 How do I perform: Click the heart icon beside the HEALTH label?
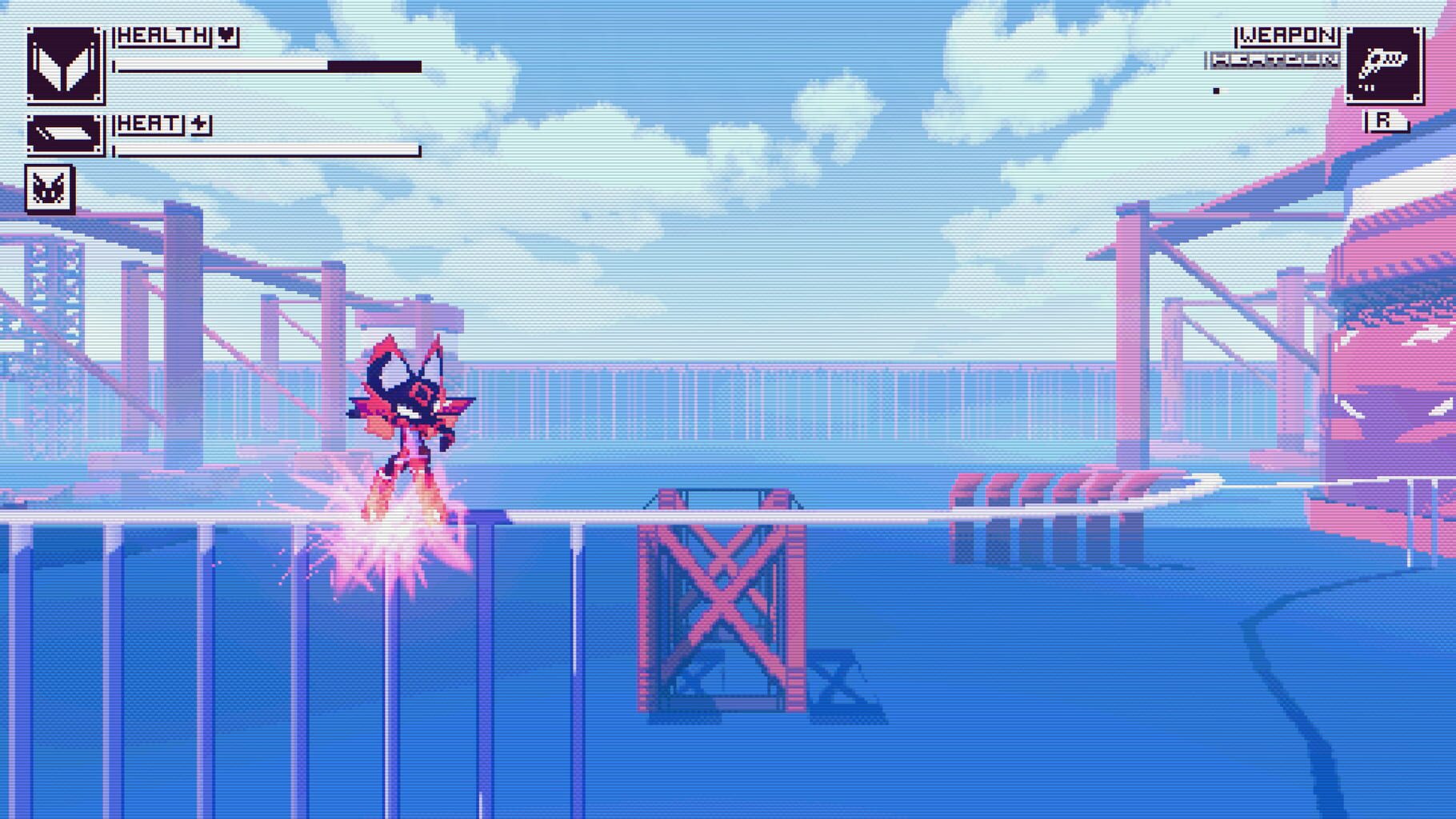pyautogui.click(x=226, y=34)
